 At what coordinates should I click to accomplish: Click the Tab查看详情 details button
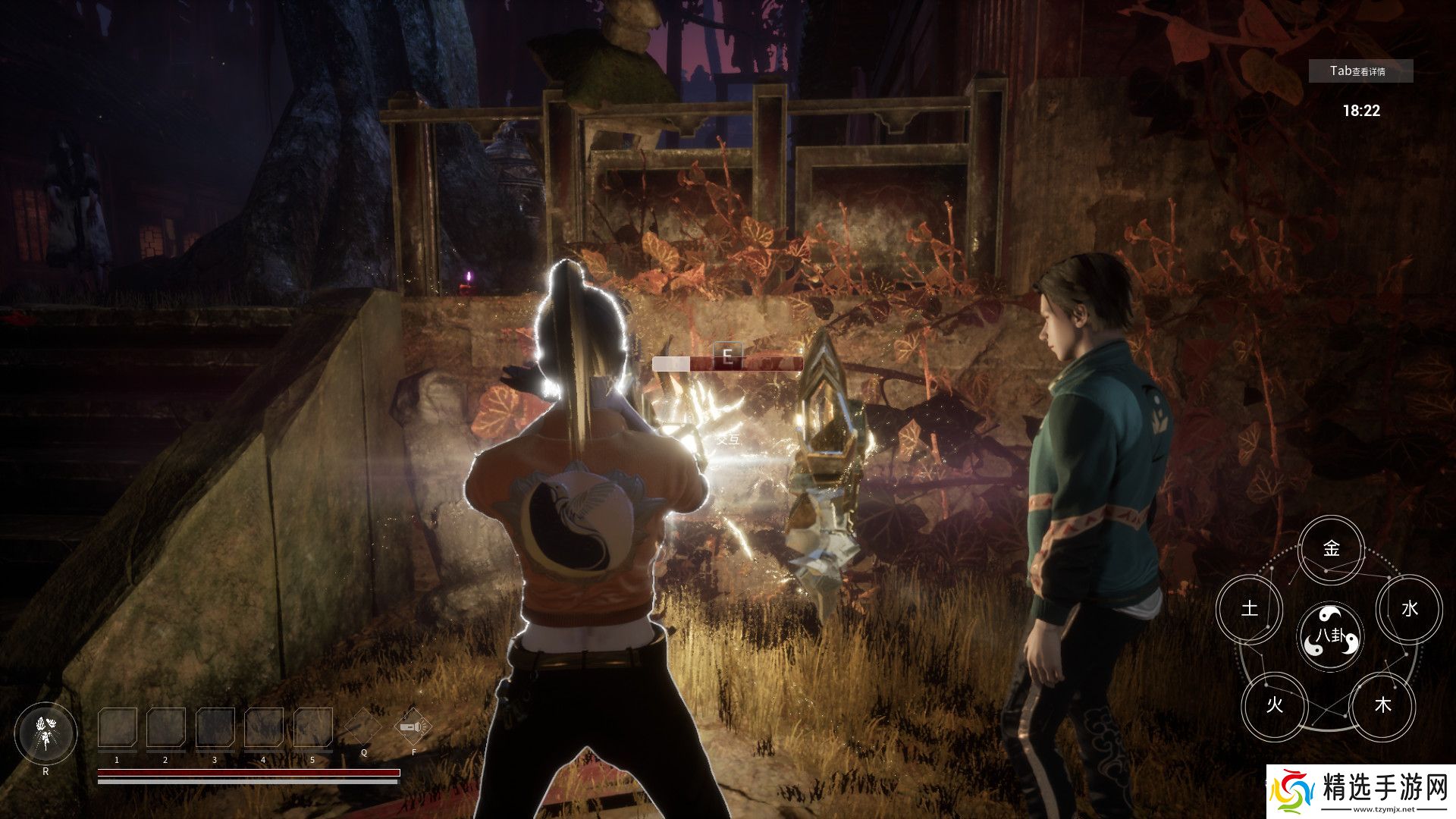tap(1360, 71)
